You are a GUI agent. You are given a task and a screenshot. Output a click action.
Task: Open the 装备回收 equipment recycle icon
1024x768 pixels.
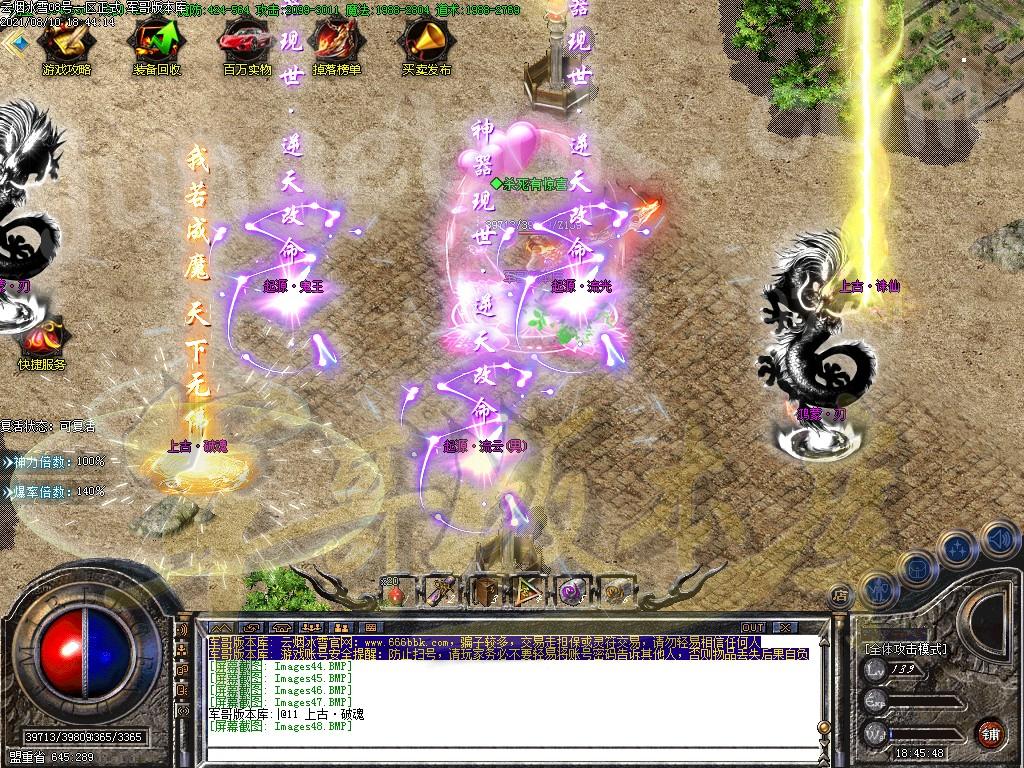(x=156, y=45)
